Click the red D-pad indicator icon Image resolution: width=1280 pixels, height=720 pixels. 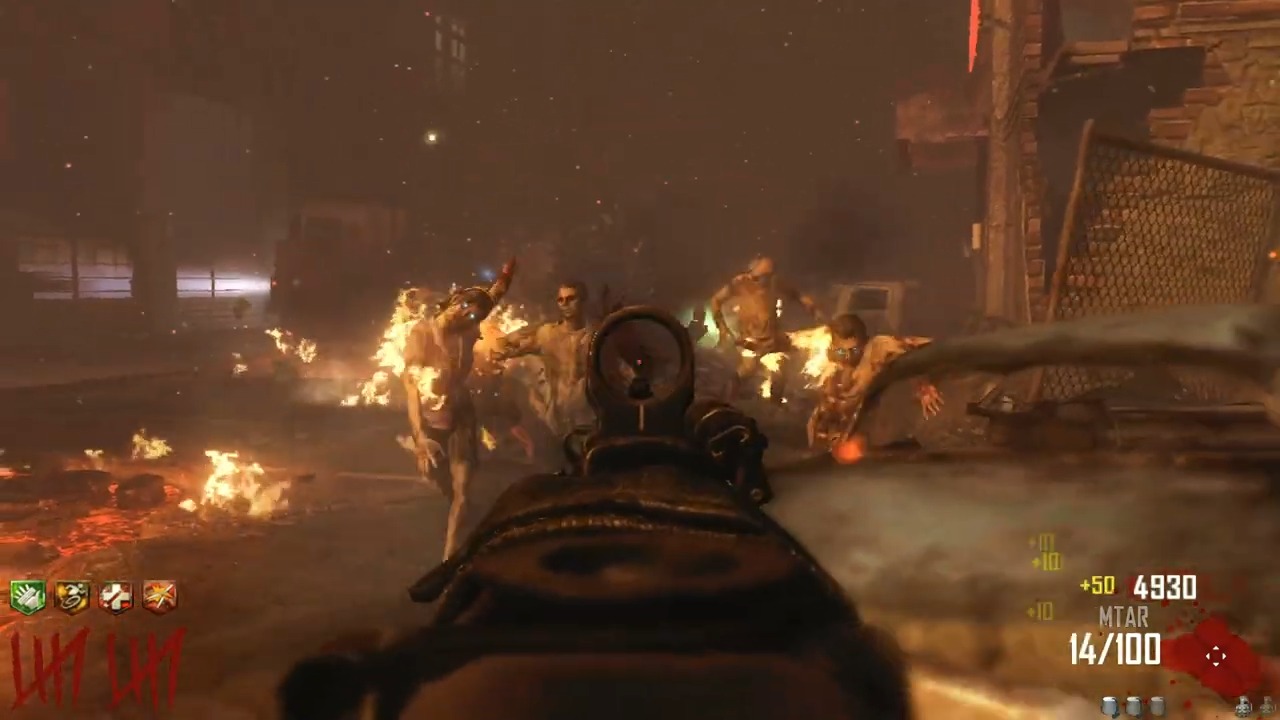pyautogui.click(x=1216, y=655)
